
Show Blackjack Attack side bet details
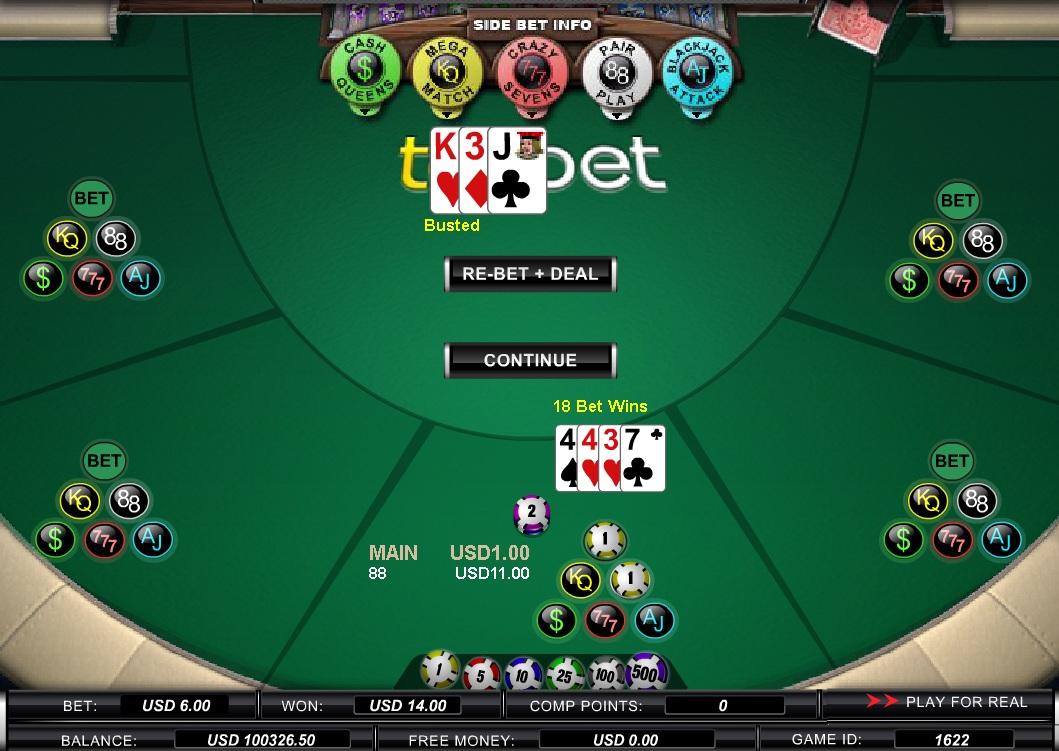[697, 72]
